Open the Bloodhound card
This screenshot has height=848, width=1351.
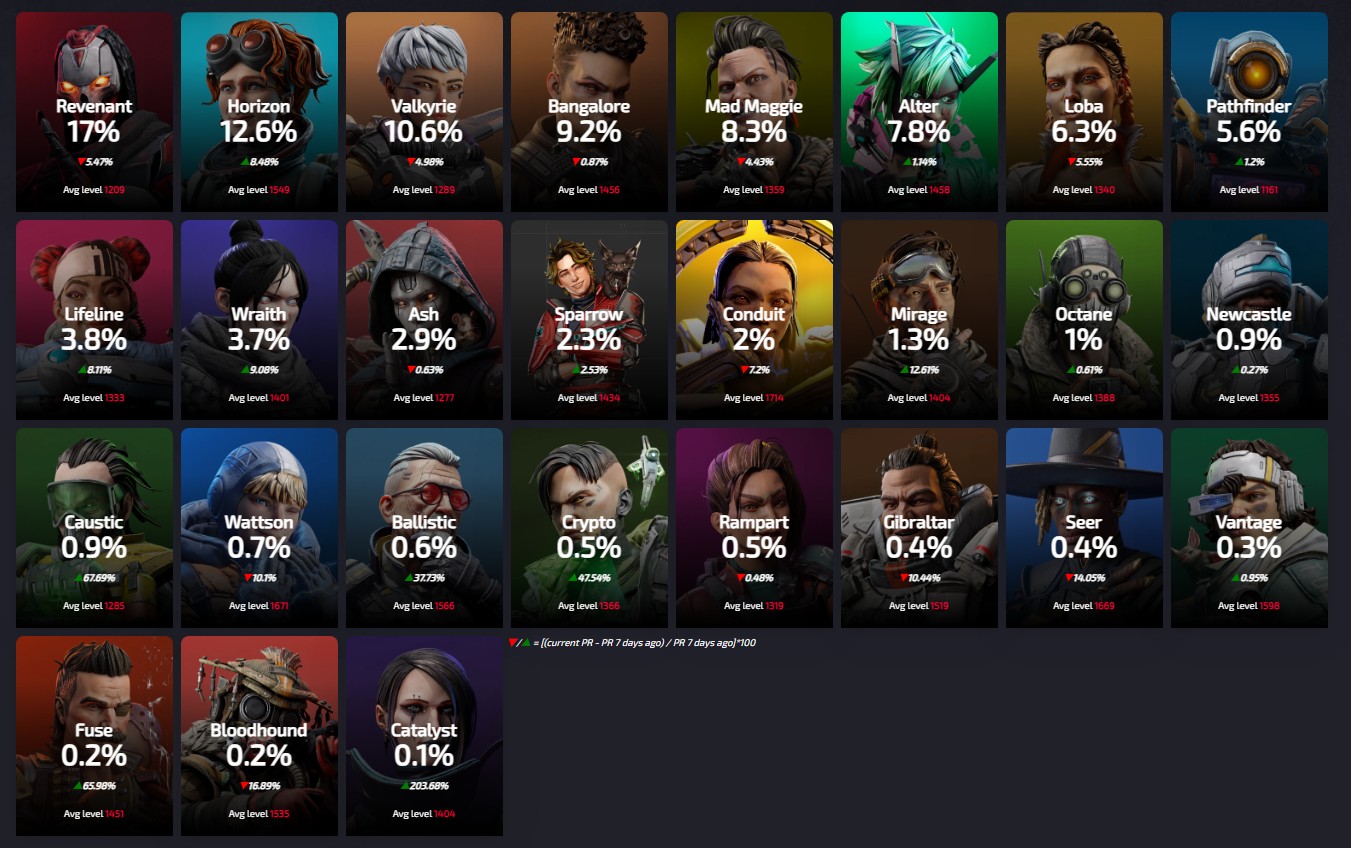pyautogui.click(x=259, y=736)
